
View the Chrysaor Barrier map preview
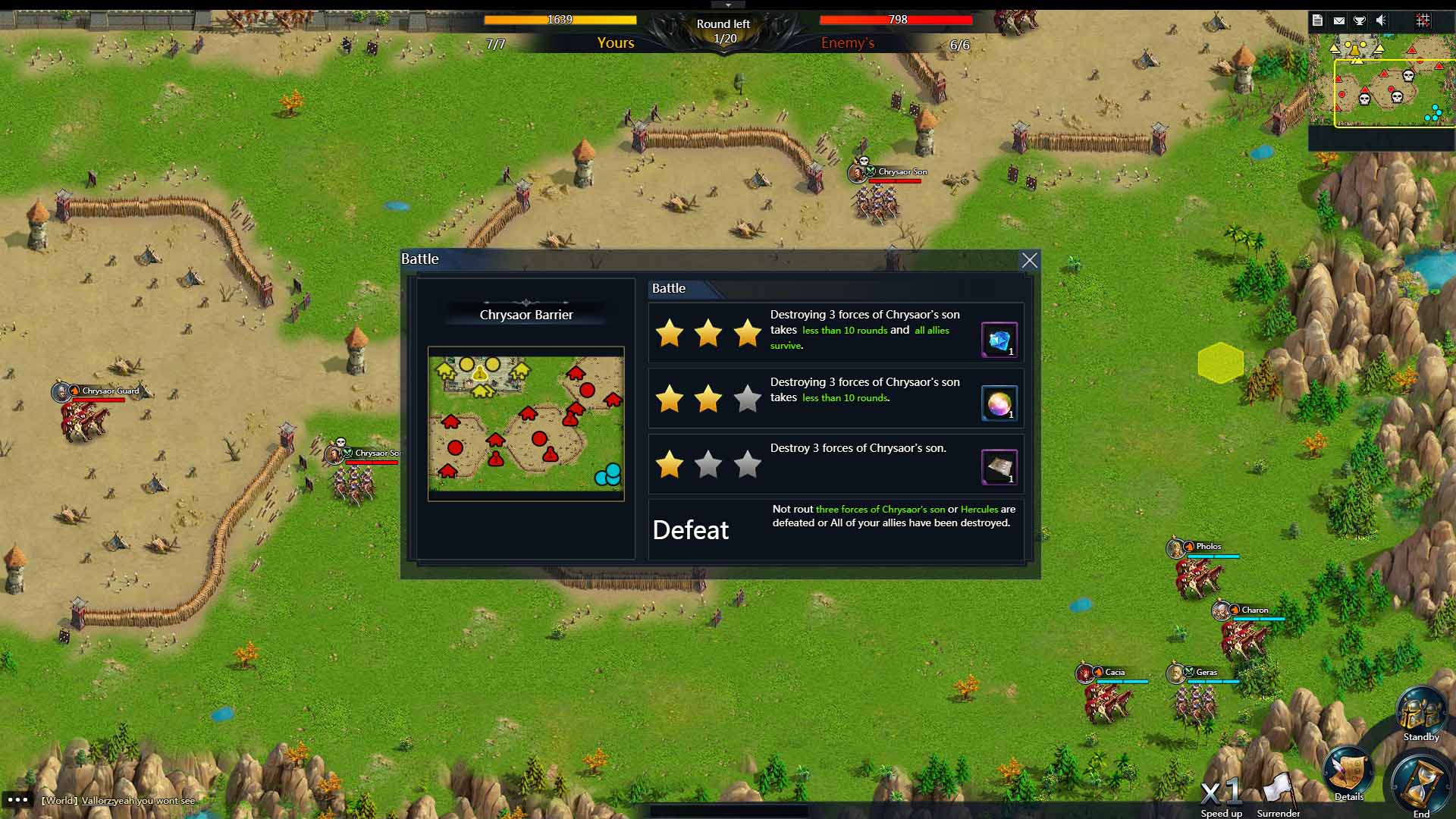pyautogui.click(x=526, y=423)
